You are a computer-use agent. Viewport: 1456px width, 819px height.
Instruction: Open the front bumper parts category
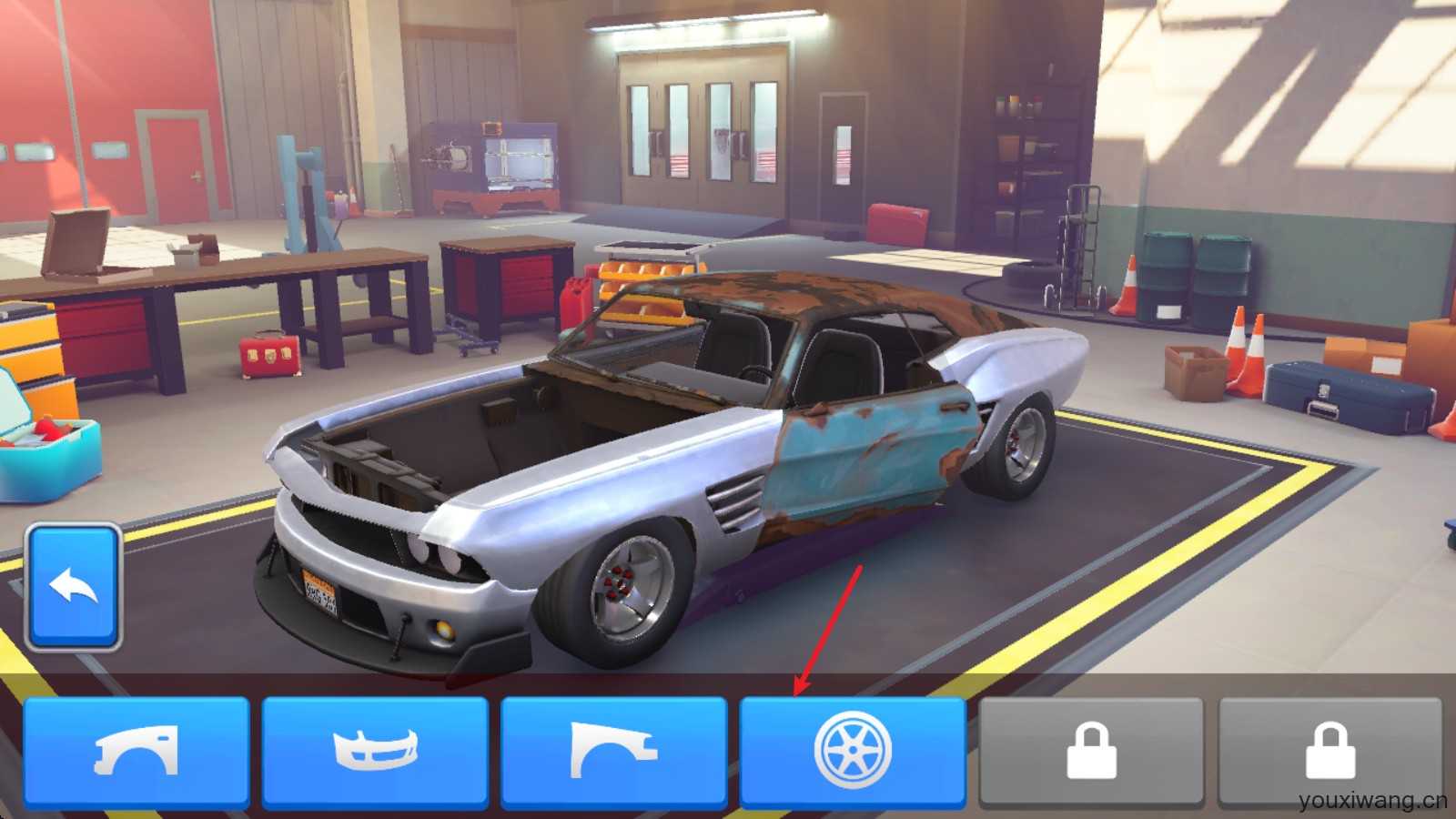(375, 753)
